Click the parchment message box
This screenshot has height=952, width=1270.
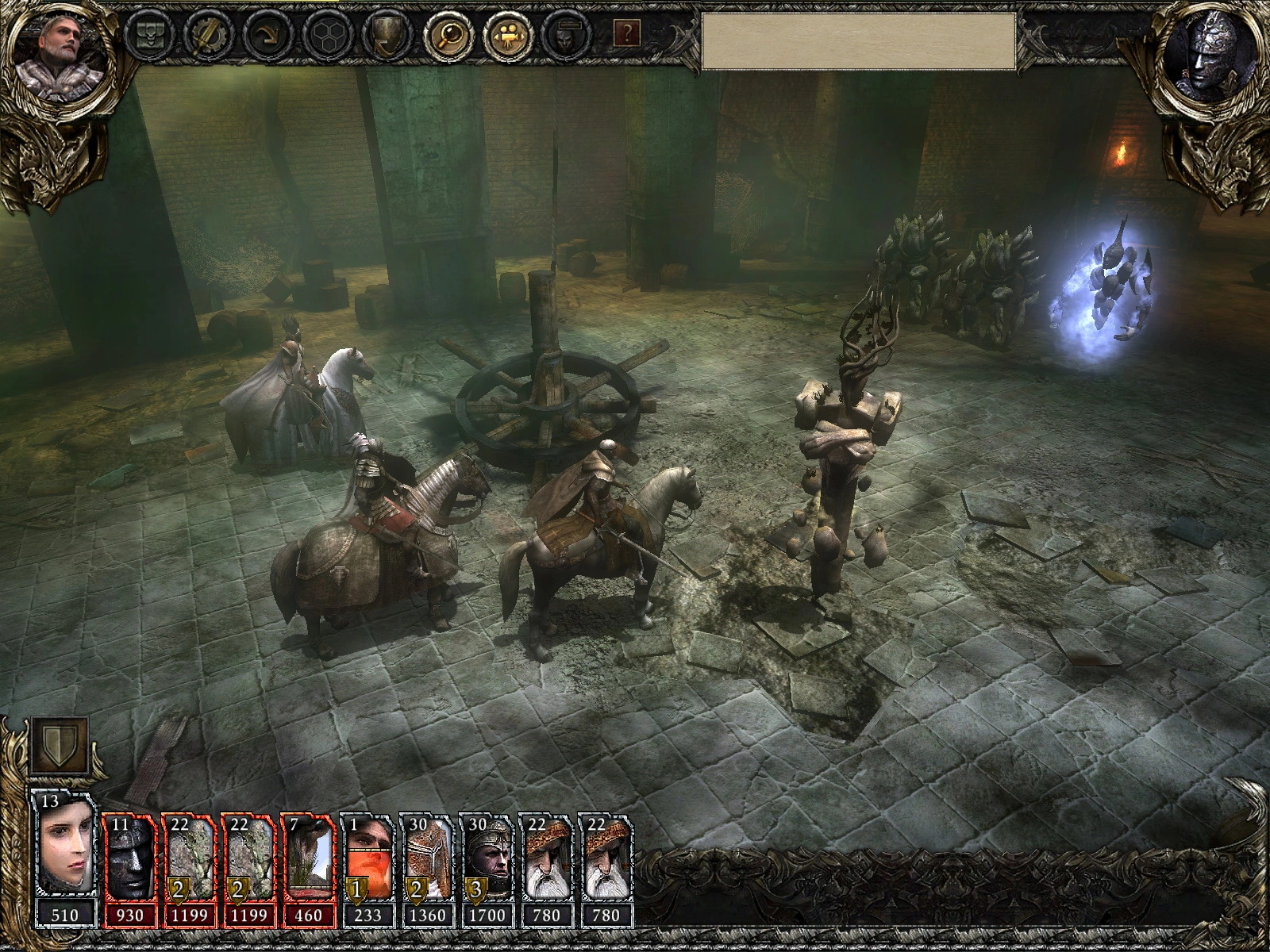858,41
